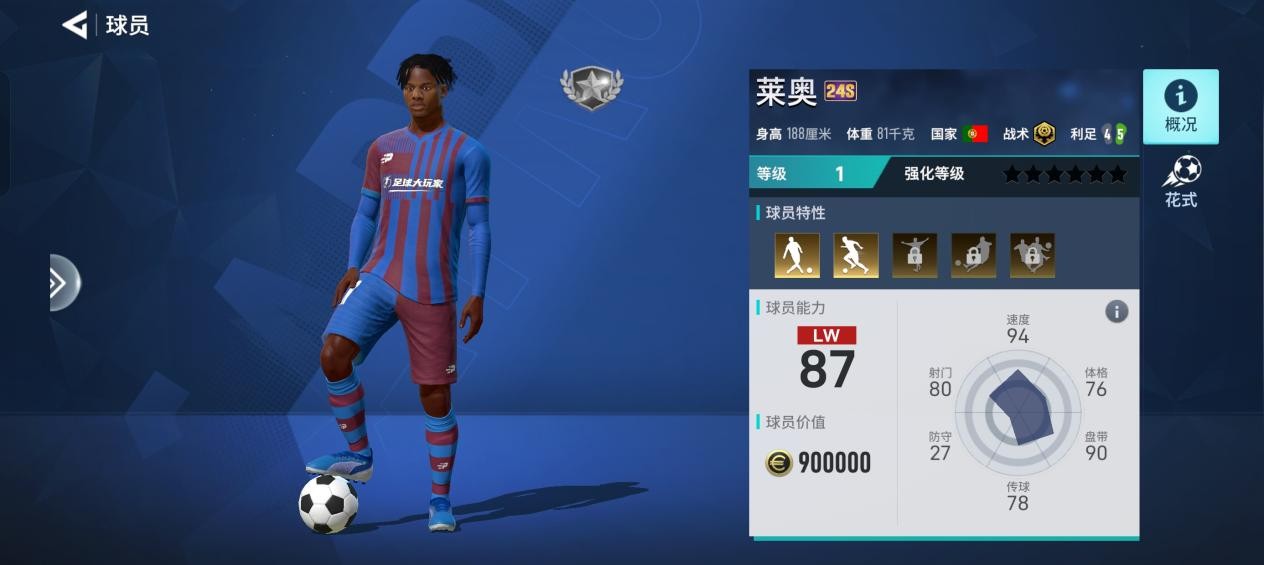Click the six-star 强化等级 rating row
The height and width of the screenshot is (565, 1264).
pyautogui.click(x=1064, y=174)
